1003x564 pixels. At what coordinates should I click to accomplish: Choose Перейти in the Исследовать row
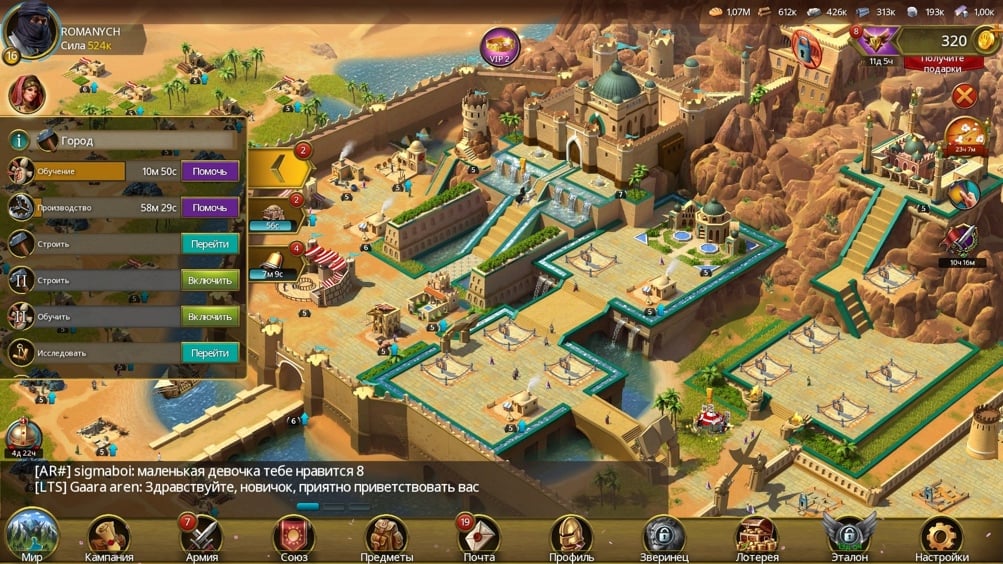coord(210,353)
